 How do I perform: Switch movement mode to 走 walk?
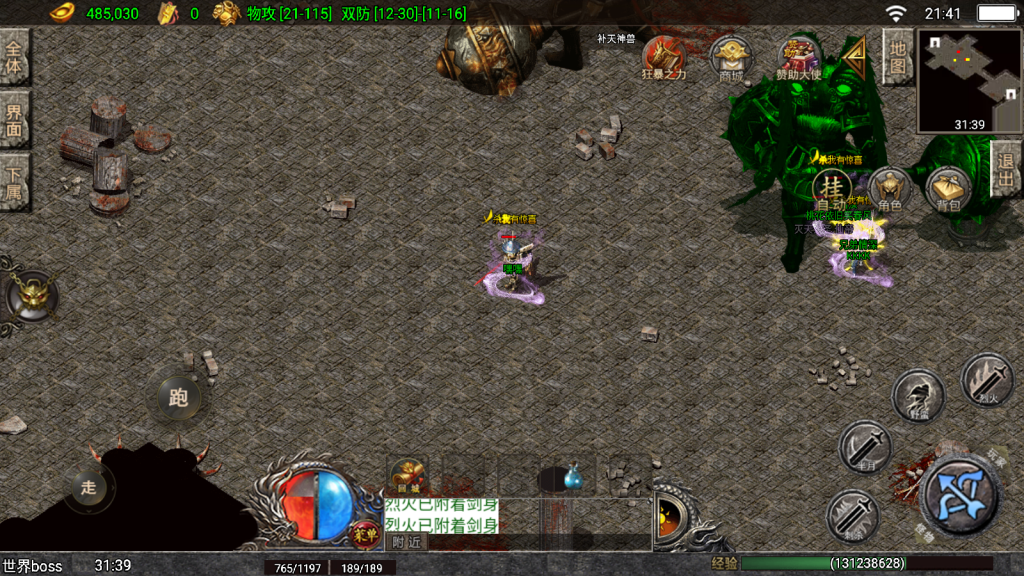click(x=89, y=487)
